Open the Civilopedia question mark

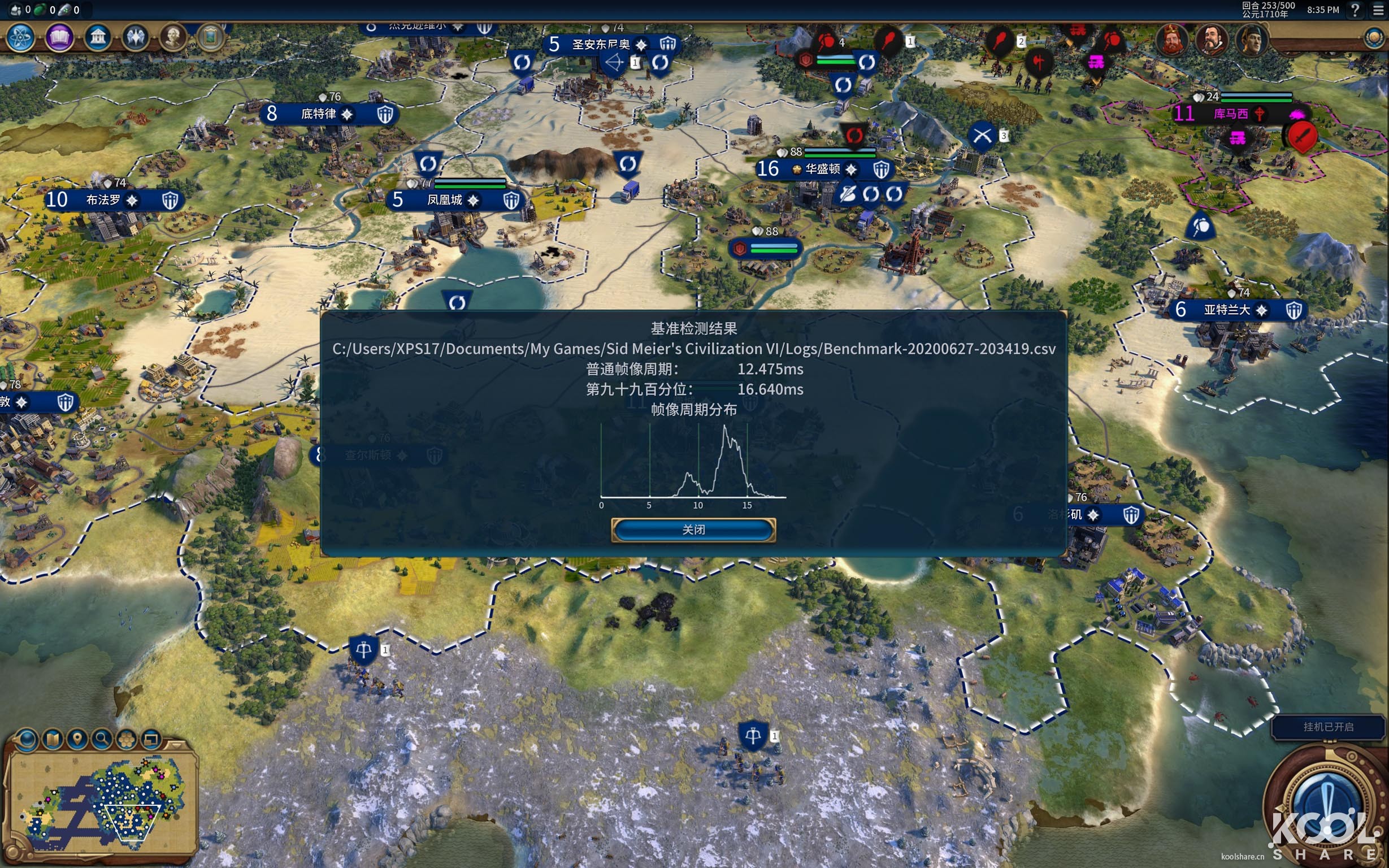tap(1355, 10)
